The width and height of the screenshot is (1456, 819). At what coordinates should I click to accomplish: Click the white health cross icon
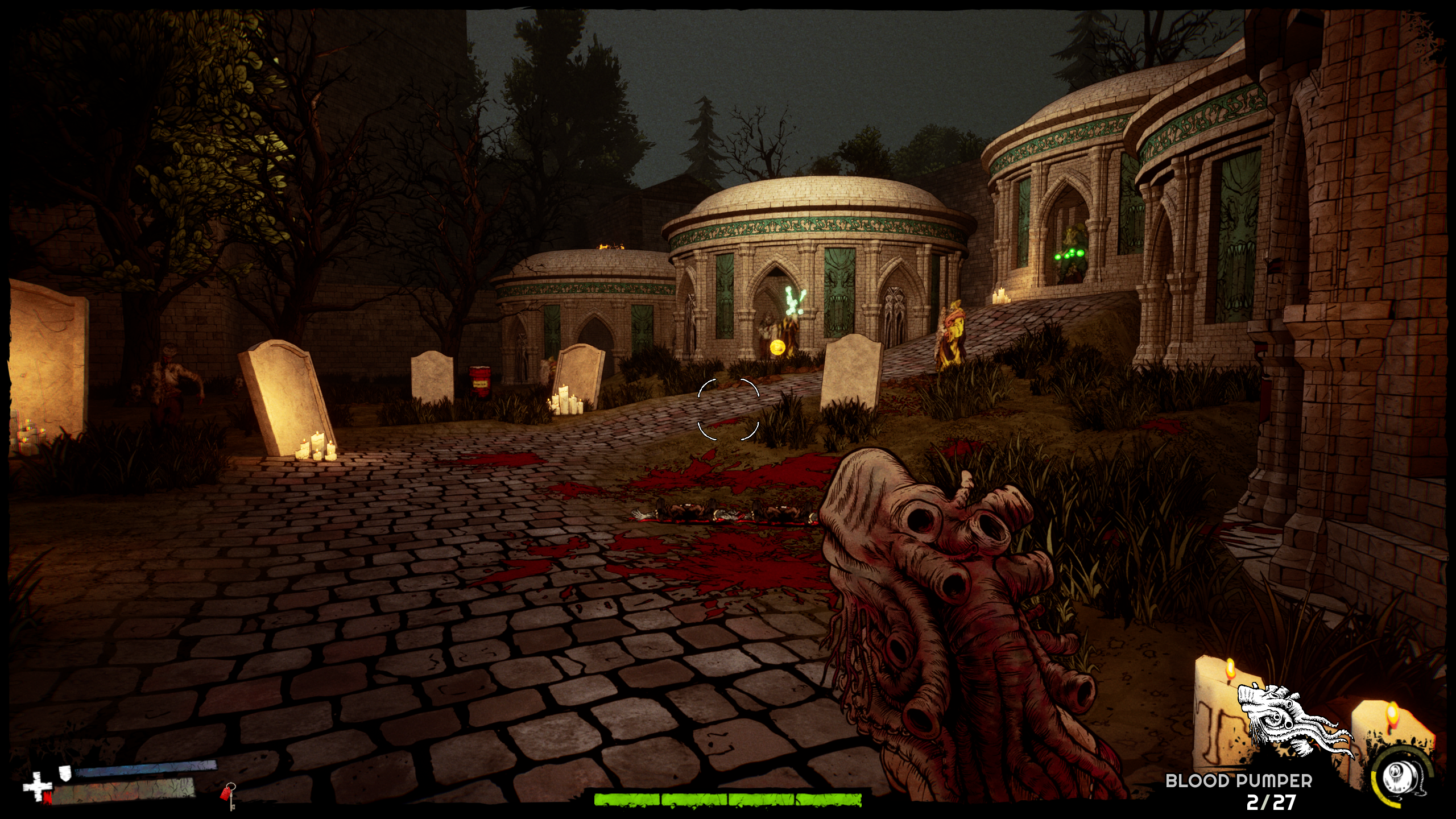click(36, 788)
